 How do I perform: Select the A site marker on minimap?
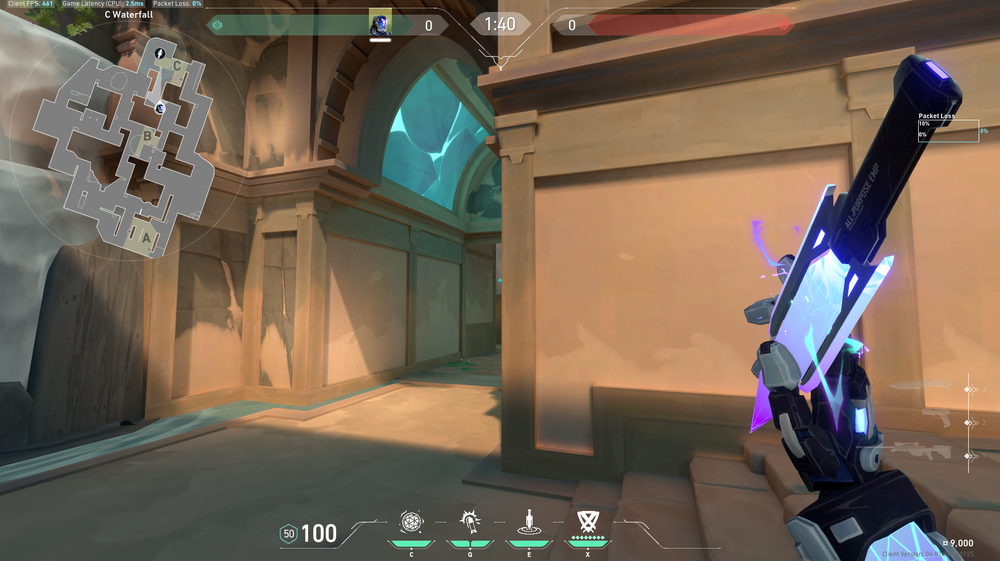click(x=147, y=238)
